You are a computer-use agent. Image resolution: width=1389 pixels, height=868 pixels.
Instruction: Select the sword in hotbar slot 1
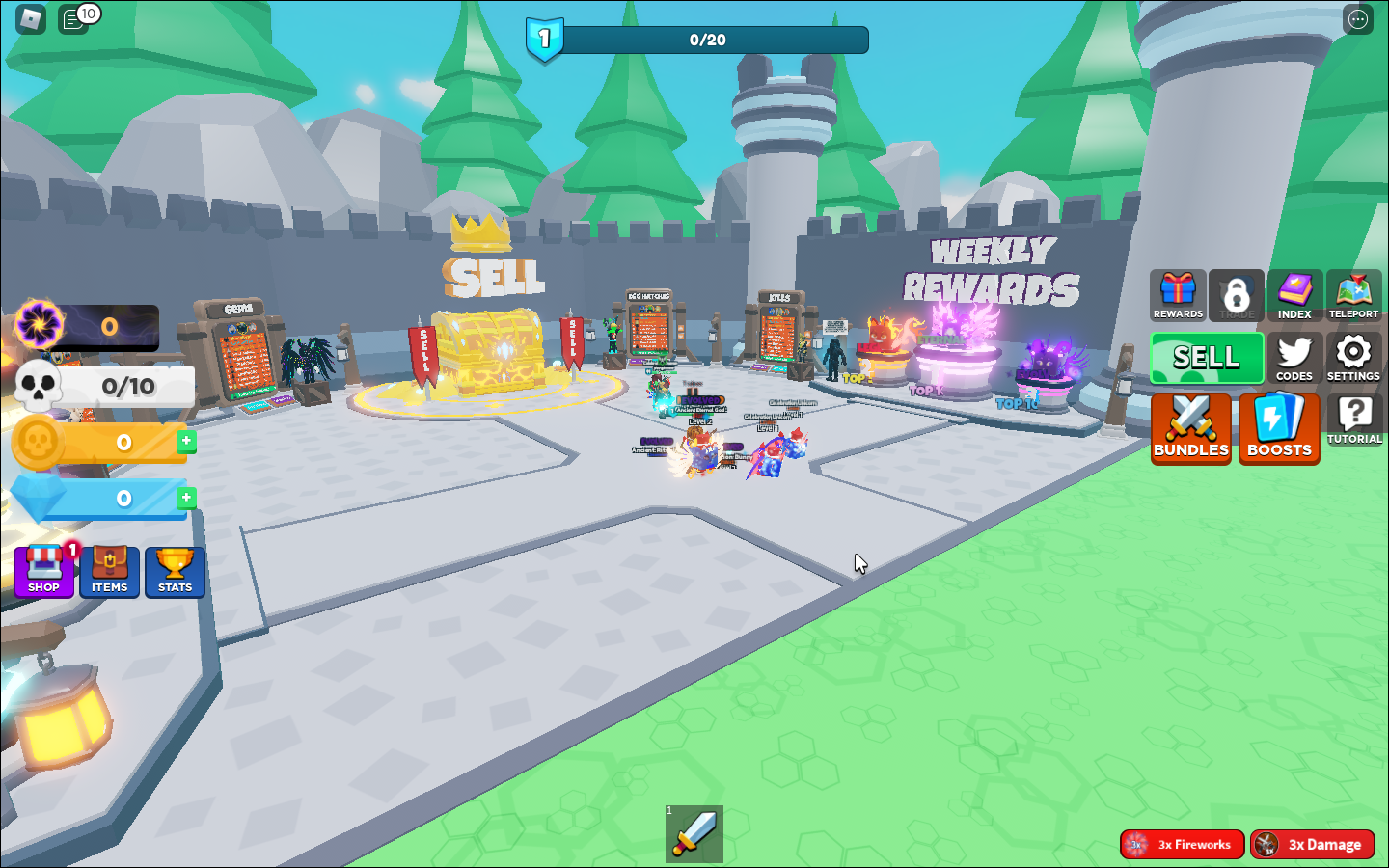[696, 835]
